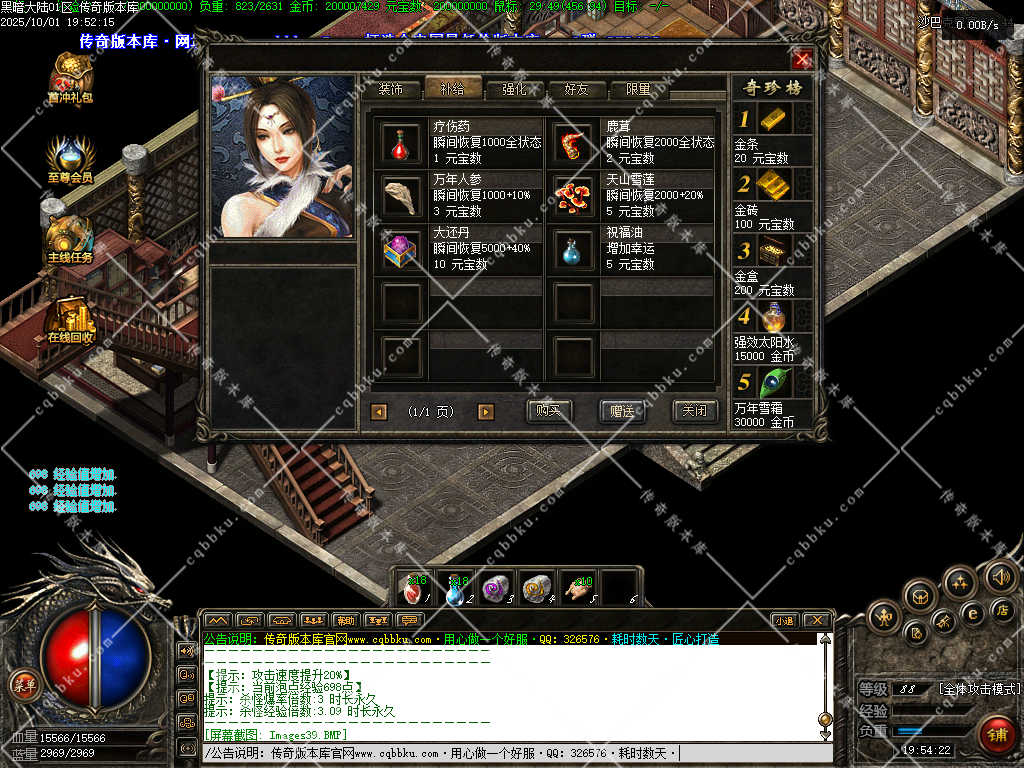Choose the 鹿茸 item in the shop
The width and height of the screenshot is (1024, 768).
coord(575,143)
